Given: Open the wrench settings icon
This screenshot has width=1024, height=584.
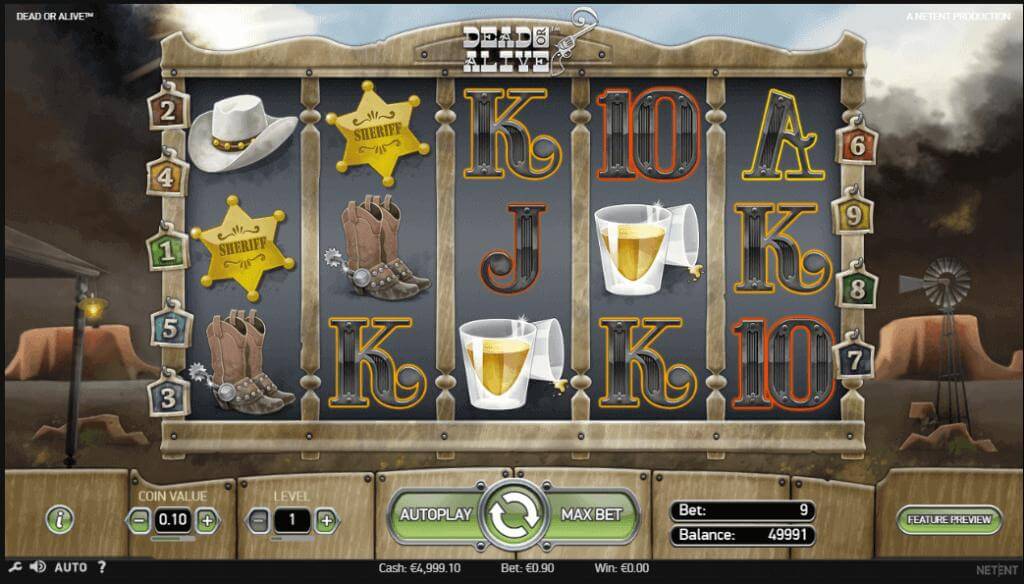Looking at the screenshot, I should (11, 567).
